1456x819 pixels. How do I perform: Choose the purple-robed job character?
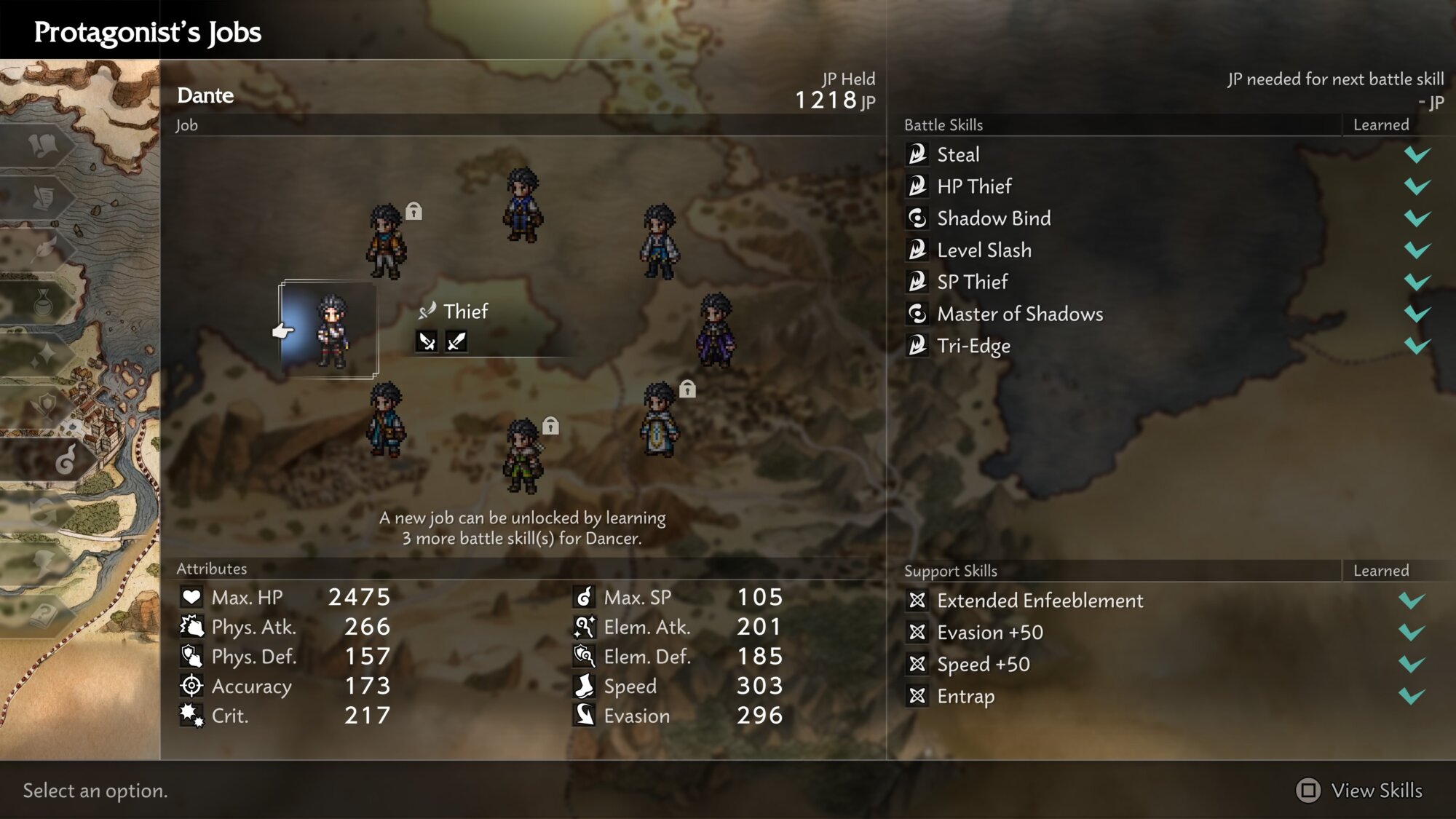pyautogui.click(x=716, y=330)
